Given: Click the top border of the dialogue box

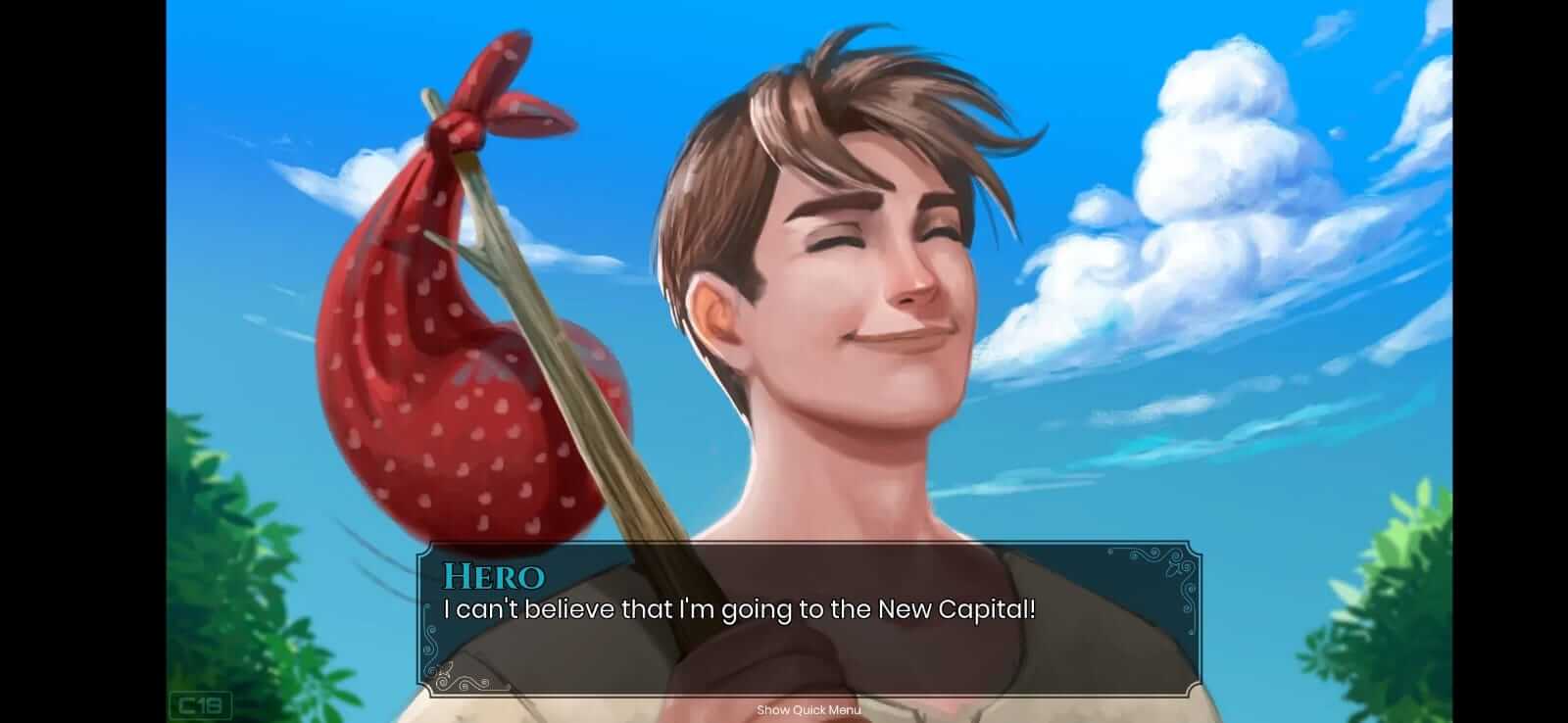Looking at the screenshot, I should tap(804, 545).
